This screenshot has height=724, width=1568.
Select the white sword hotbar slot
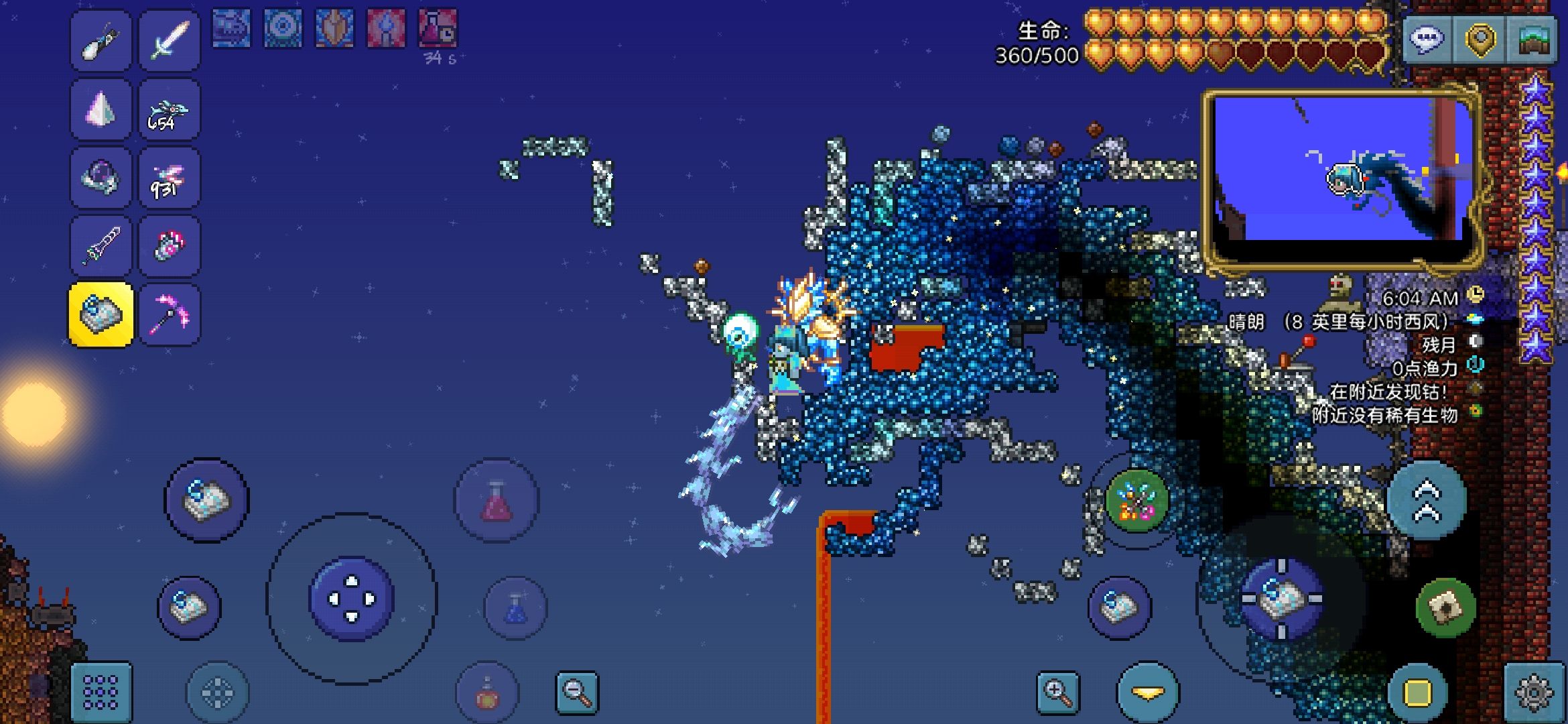(170, 41)
